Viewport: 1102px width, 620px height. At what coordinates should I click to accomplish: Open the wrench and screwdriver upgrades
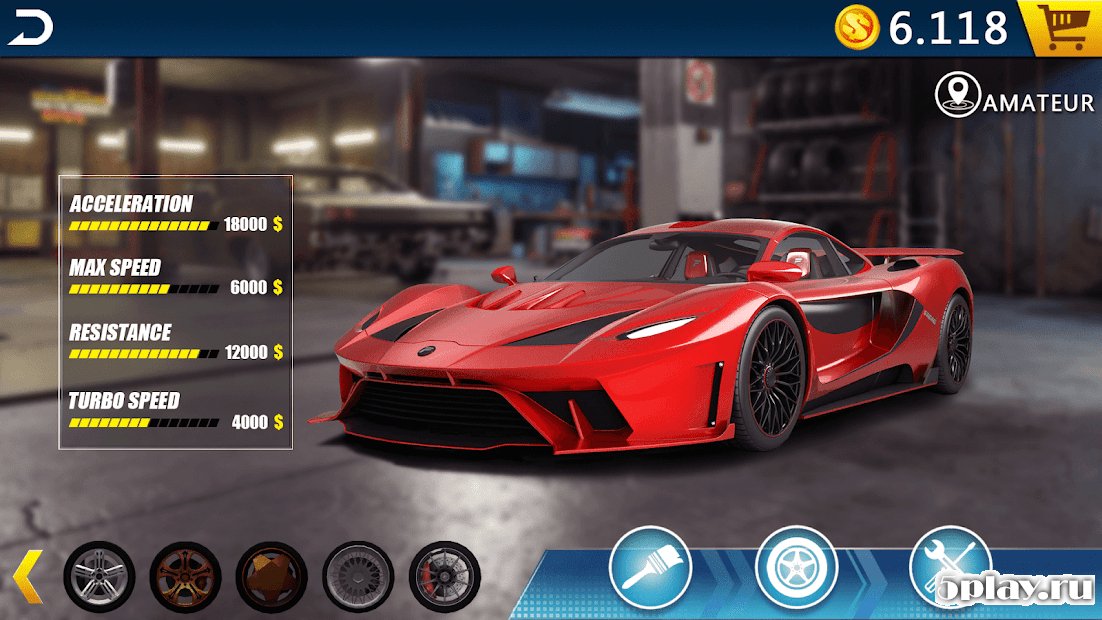click(x=948, y=565)
